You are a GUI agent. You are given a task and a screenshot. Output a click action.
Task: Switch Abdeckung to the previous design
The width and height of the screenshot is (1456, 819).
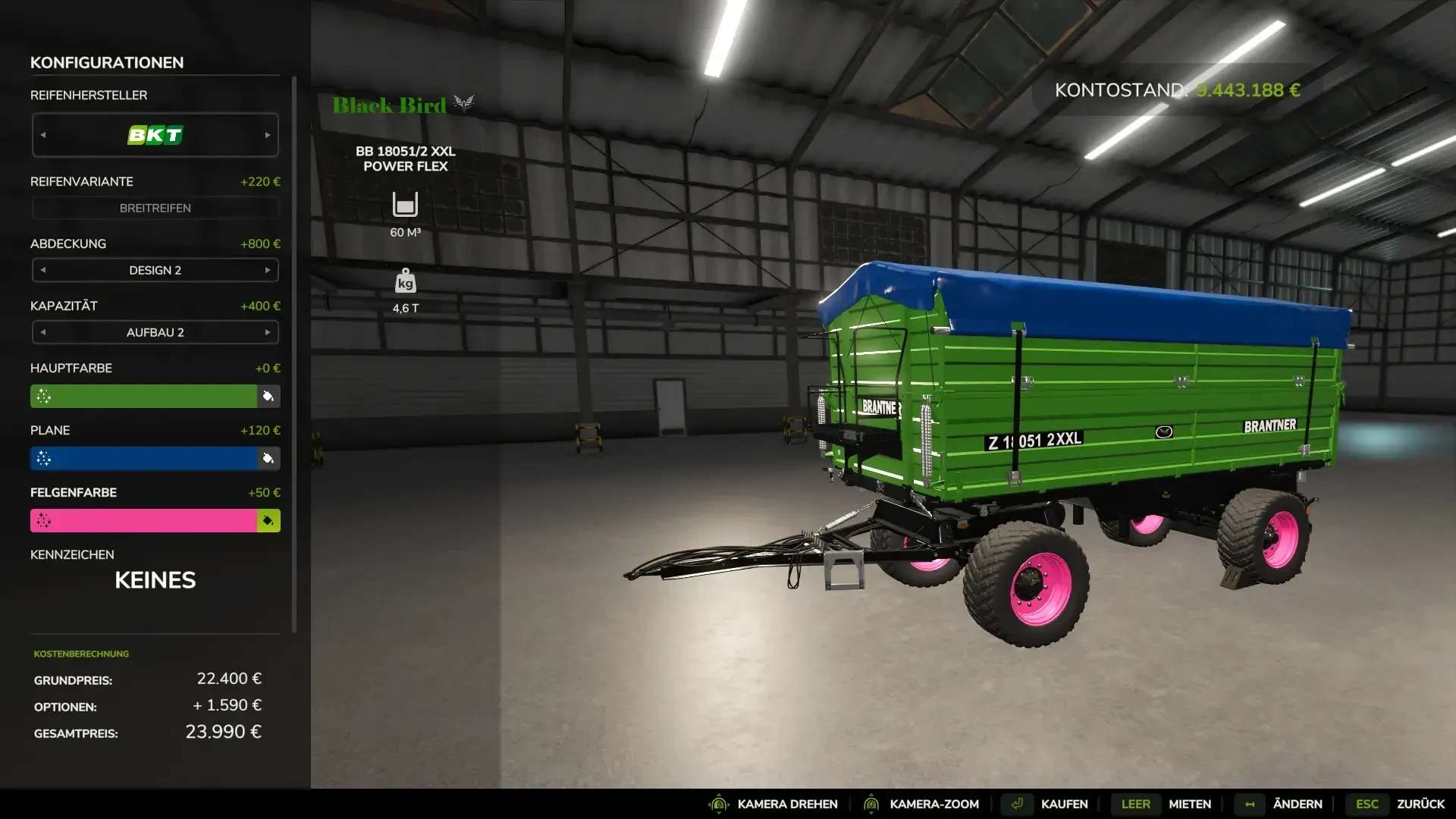pyautogui.click(x=43, y=270)
